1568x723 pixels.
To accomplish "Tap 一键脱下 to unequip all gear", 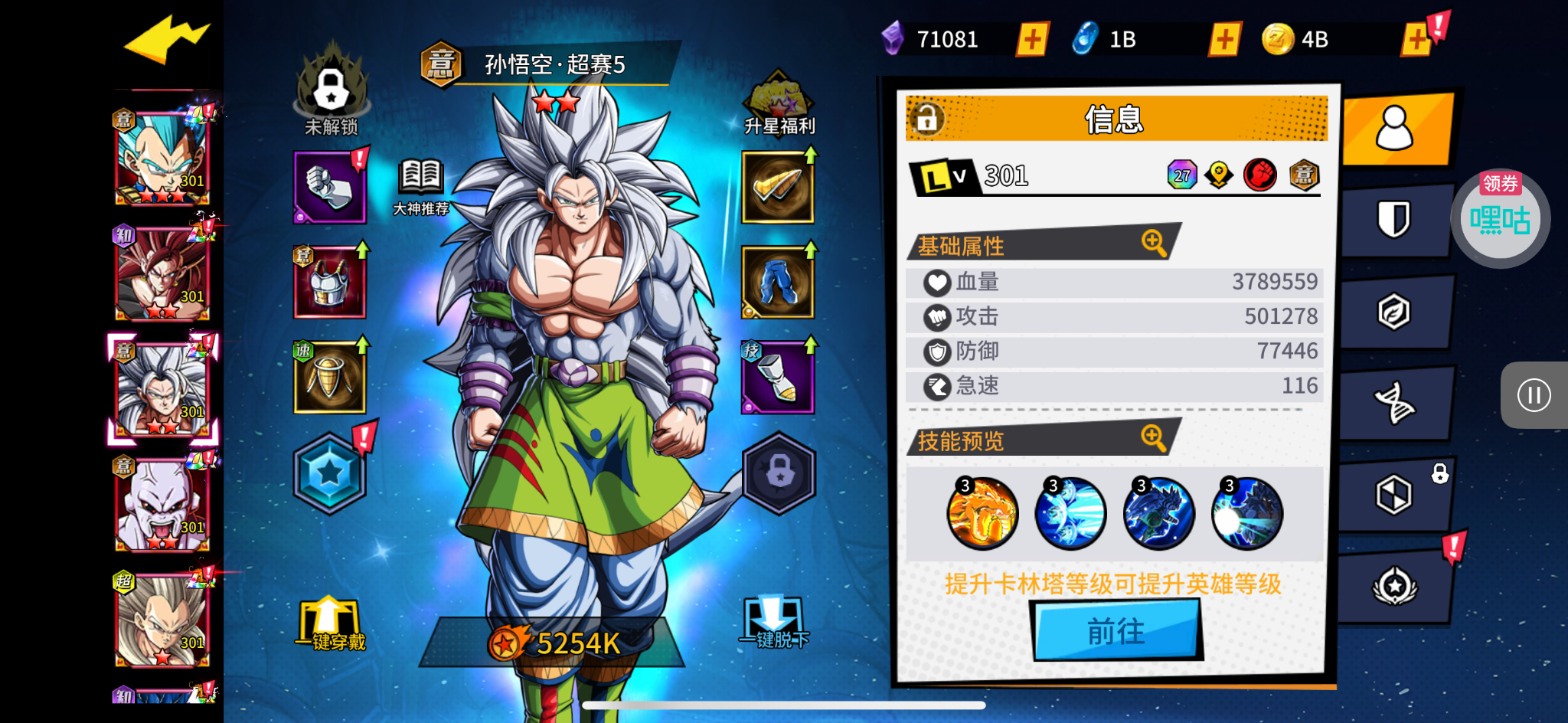I will (774, 623).
